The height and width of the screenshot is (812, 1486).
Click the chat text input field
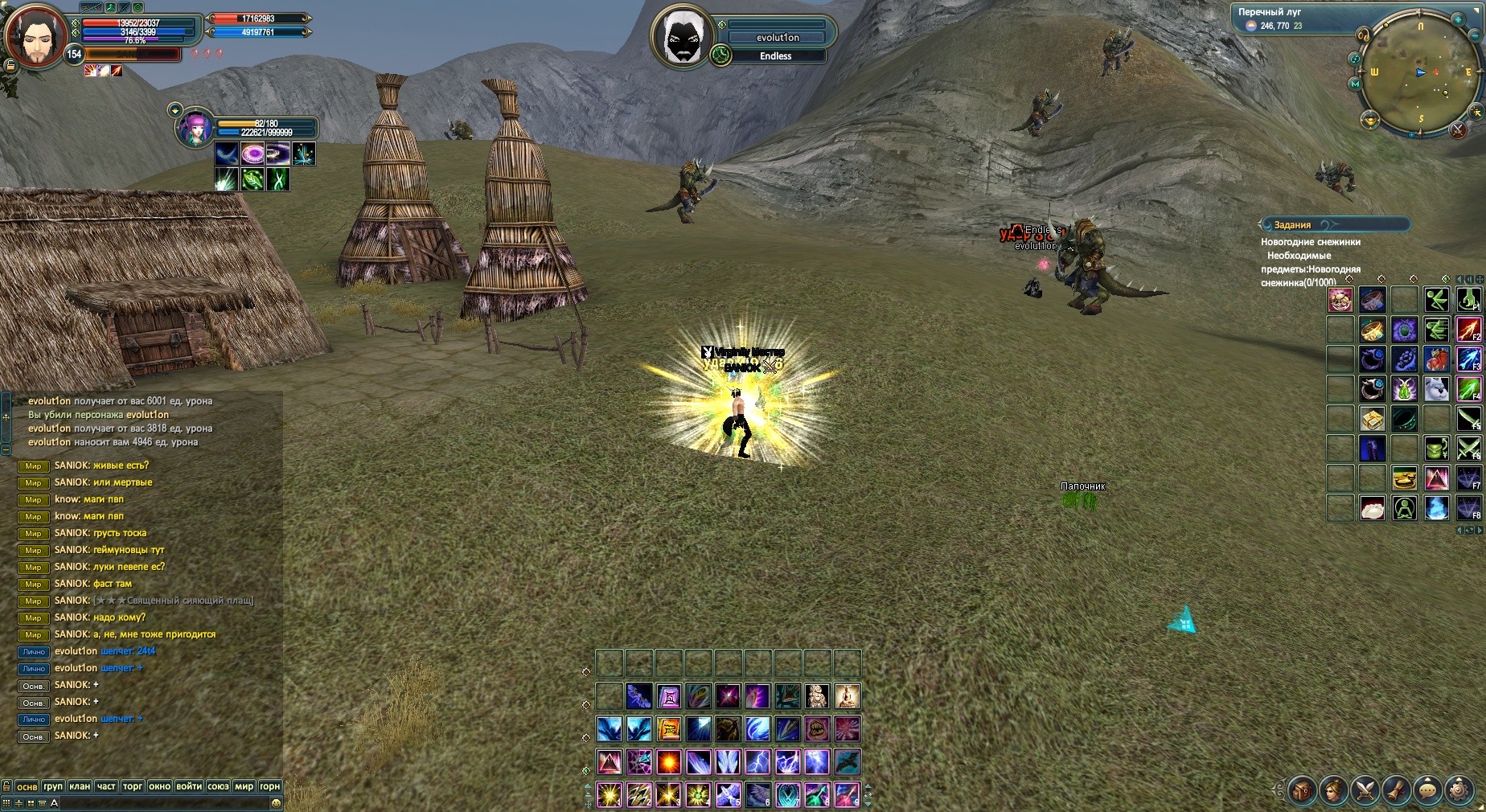click(161, 802)
